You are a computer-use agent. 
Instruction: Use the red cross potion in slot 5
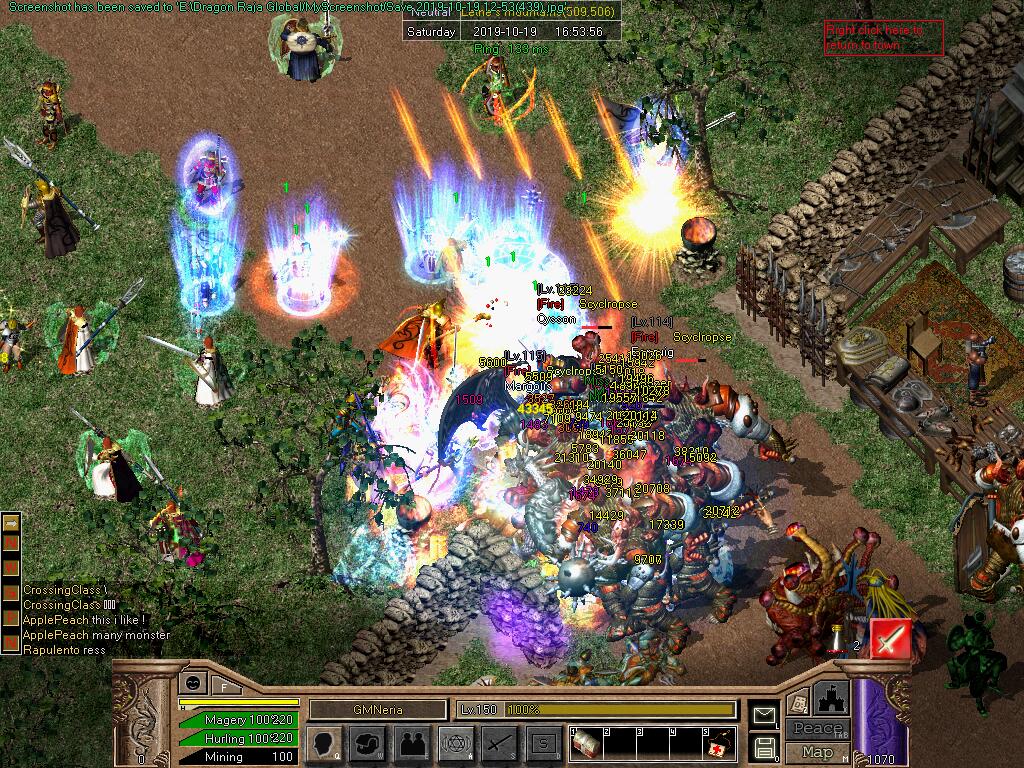click(718, 743)
